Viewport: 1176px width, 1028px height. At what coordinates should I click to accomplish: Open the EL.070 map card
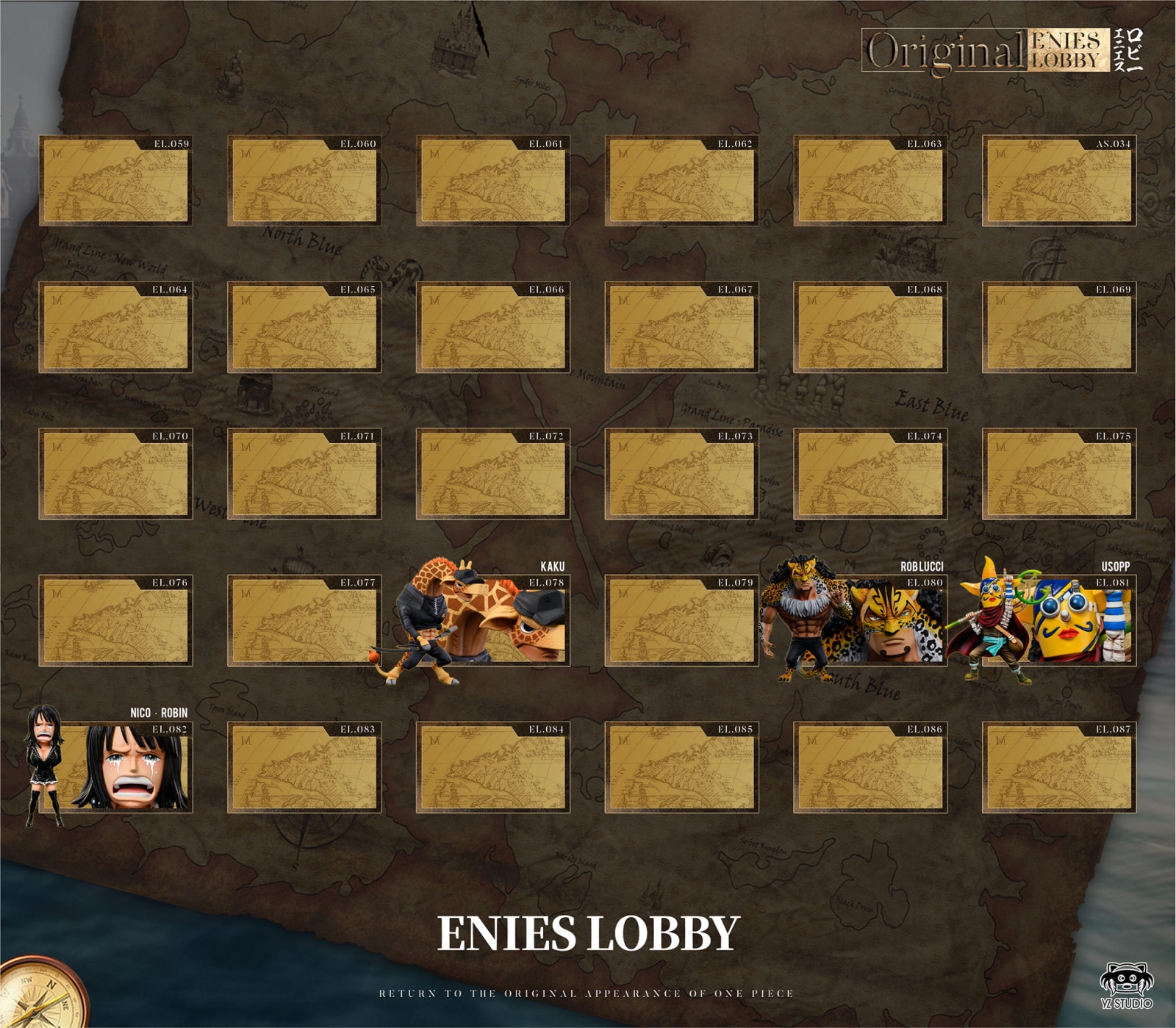pyautogui.click(x=115, y=473)
